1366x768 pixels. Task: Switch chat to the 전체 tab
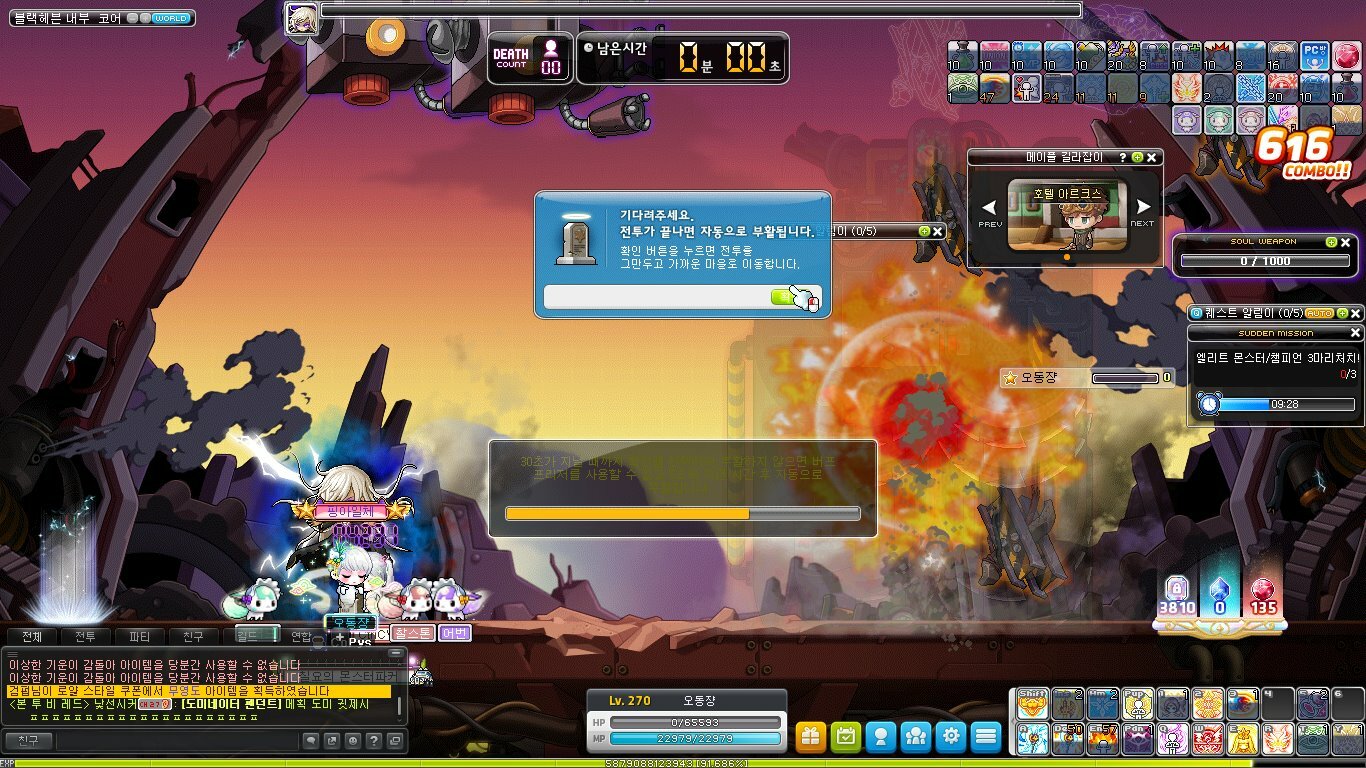tap(32, 636)
